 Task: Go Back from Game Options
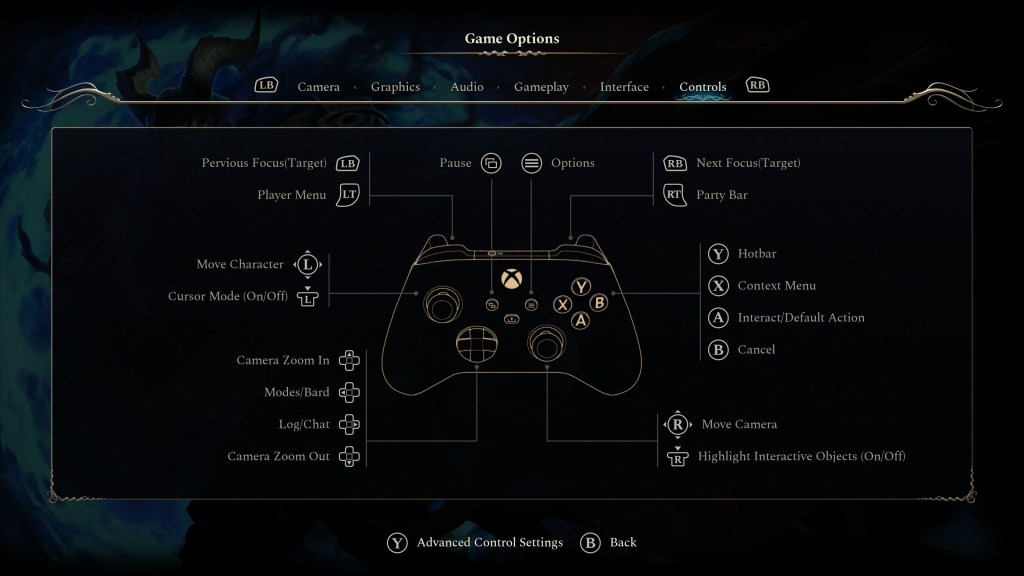pyautogui.click(x=622, y=543)
